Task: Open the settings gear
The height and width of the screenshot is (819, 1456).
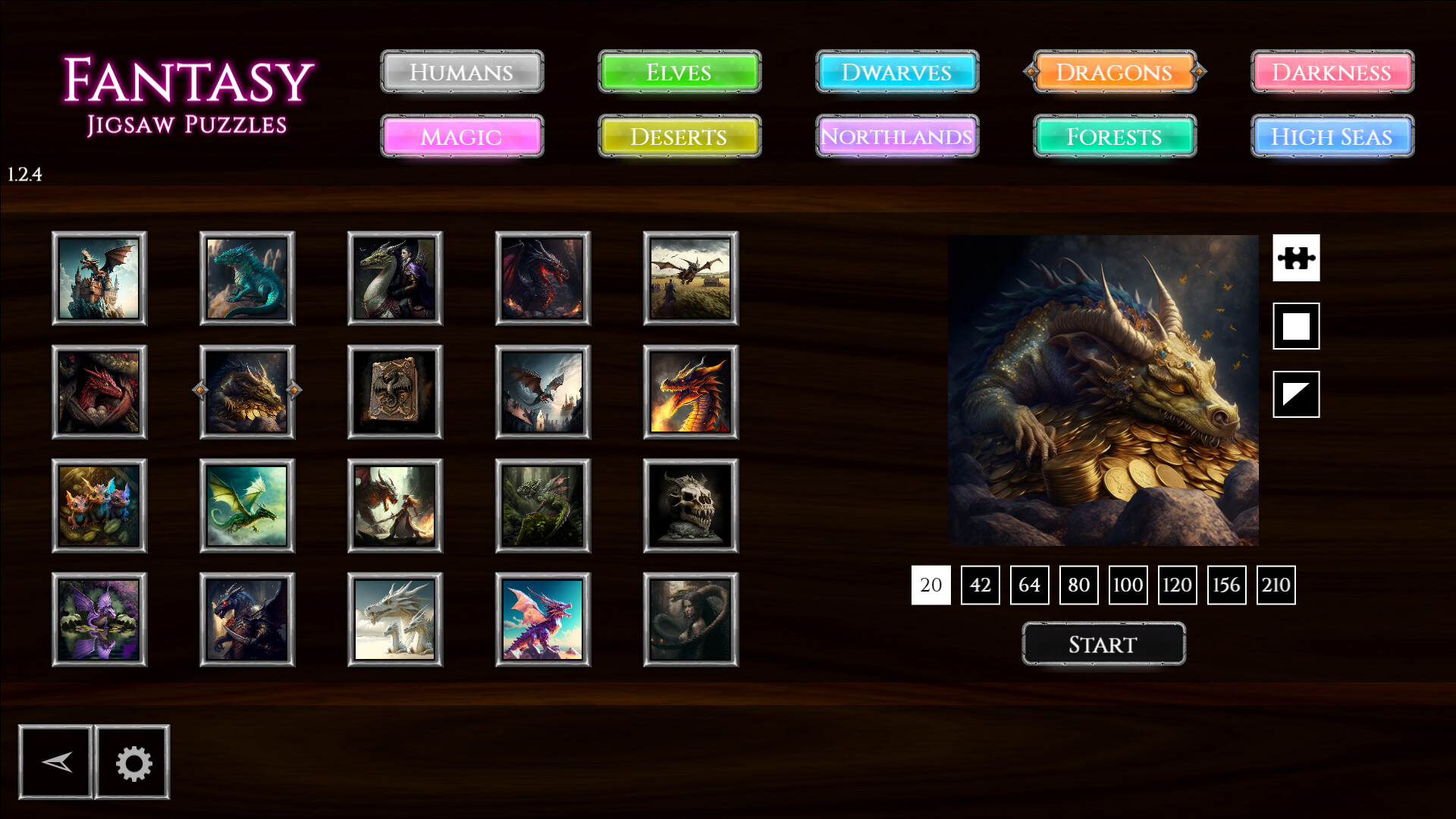Action: coord(132,762)
